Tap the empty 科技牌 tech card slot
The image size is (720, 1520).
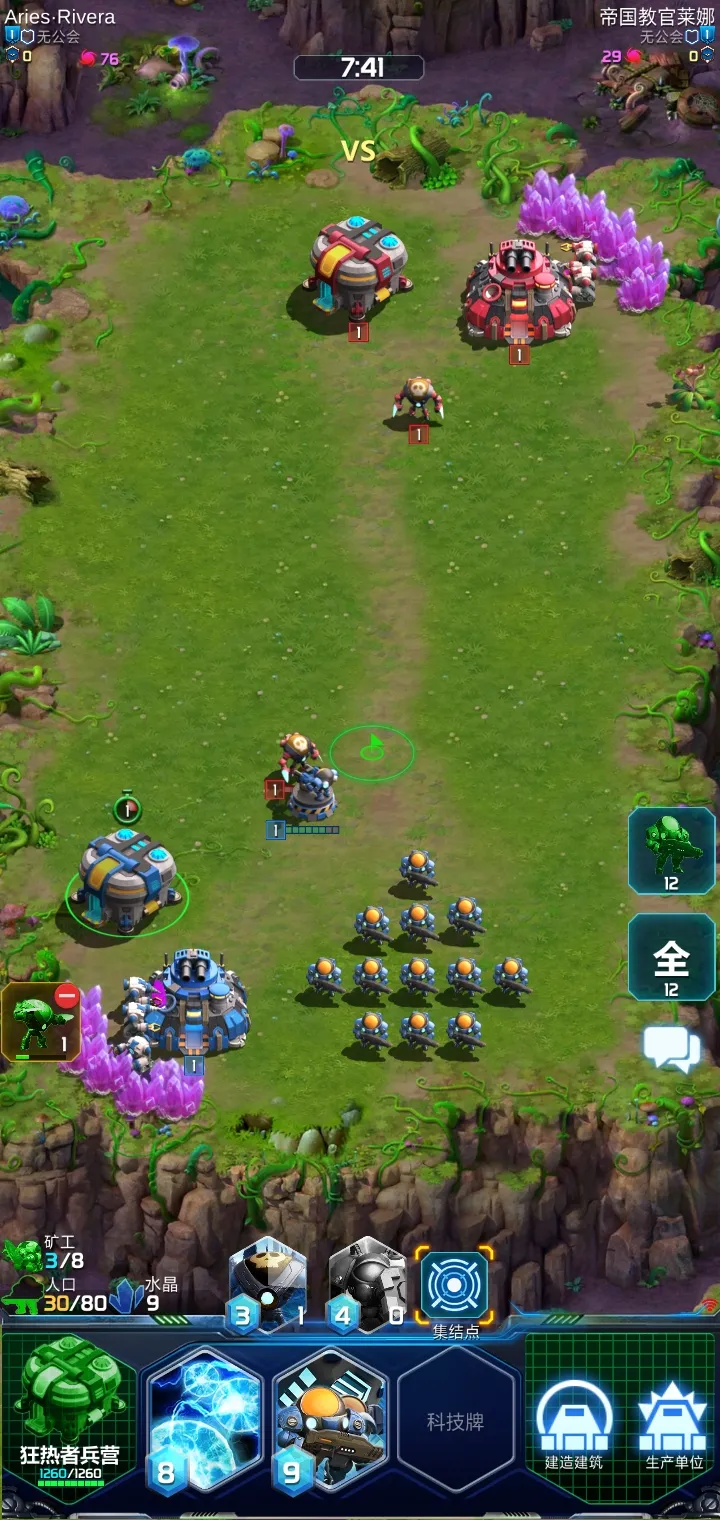(456, 1421)
